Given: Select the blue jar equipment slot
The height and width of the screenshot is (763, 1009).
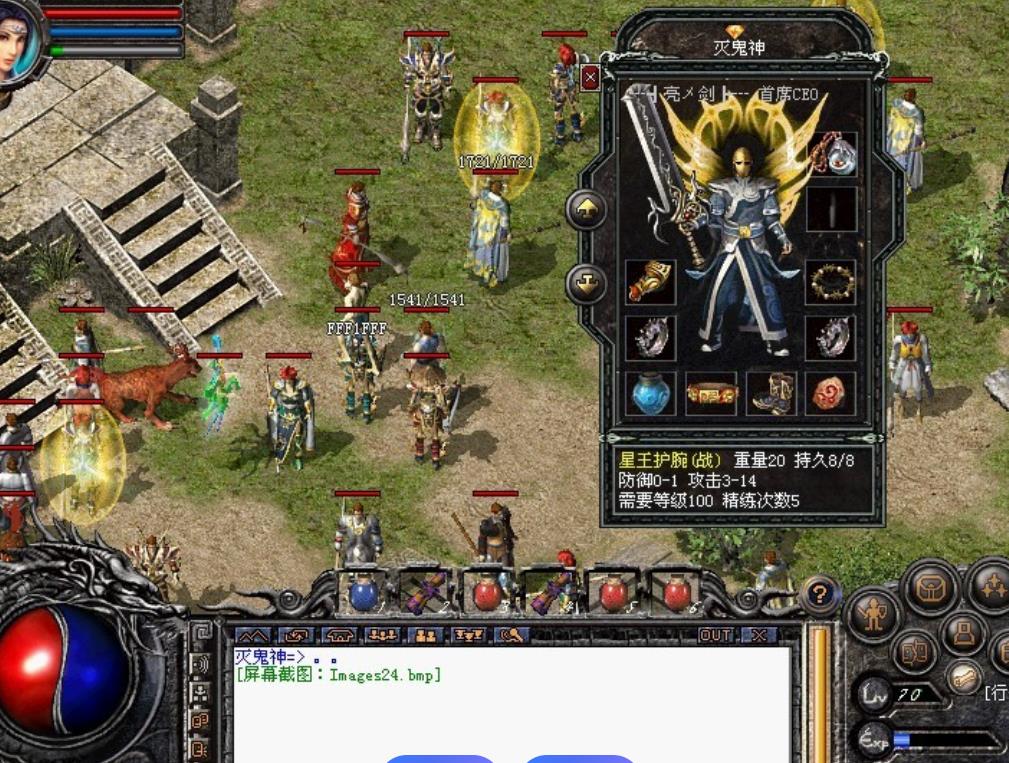Looking at the screenshot, I should [650, 393].
